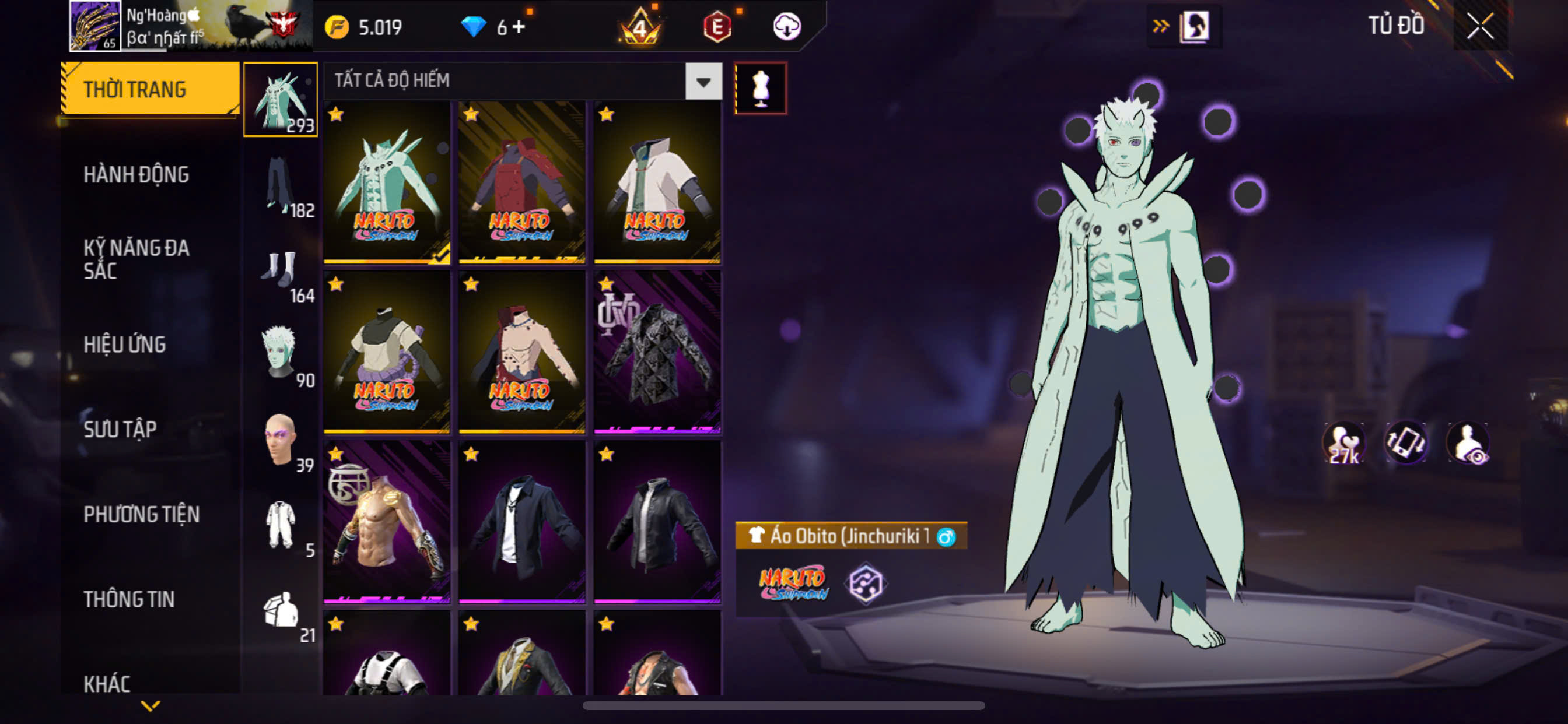
Task: Open the KỸ NĂNG ĐA SẮC section
Action: coord(136,259)
